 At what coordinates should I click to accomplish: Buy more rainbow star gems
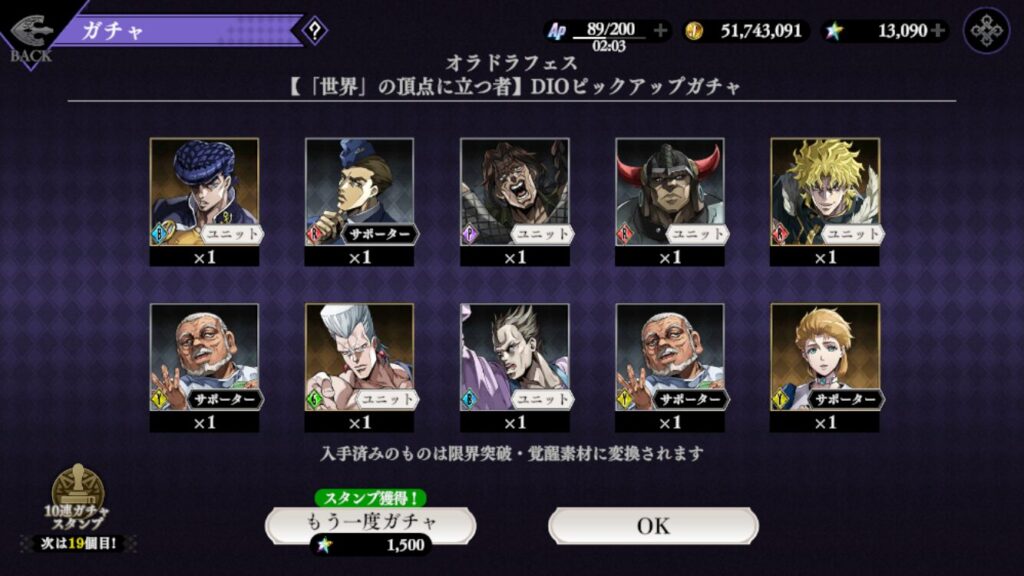tap(938, 31)
